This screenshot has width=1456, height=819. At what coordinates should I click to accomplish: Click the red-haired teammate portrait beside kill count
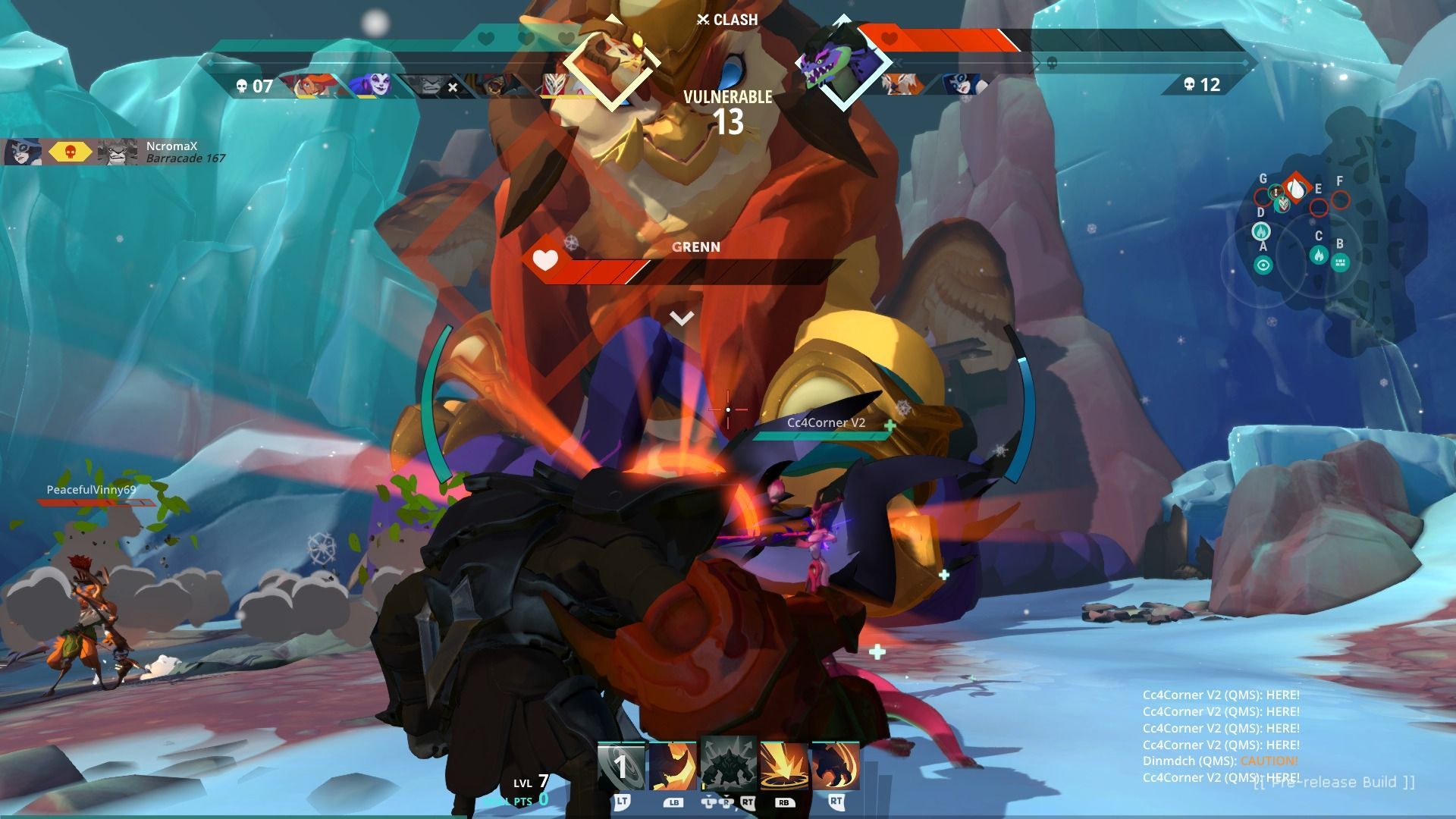(x=311, y=84)
